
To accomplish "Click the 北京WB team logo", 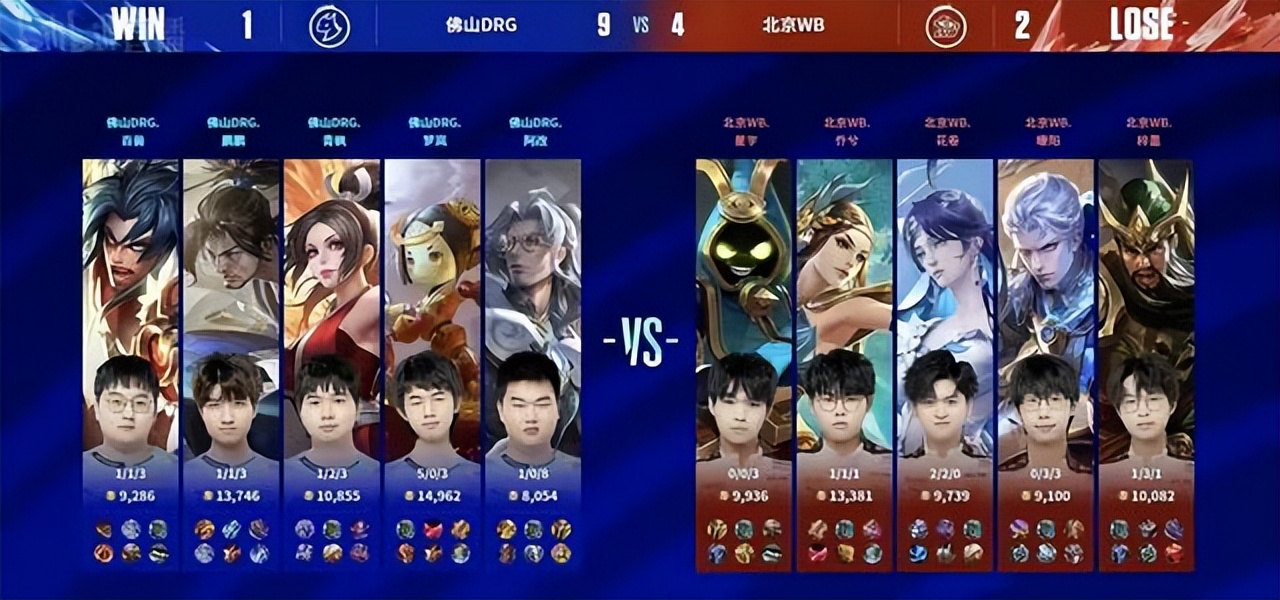I will 945,26.
